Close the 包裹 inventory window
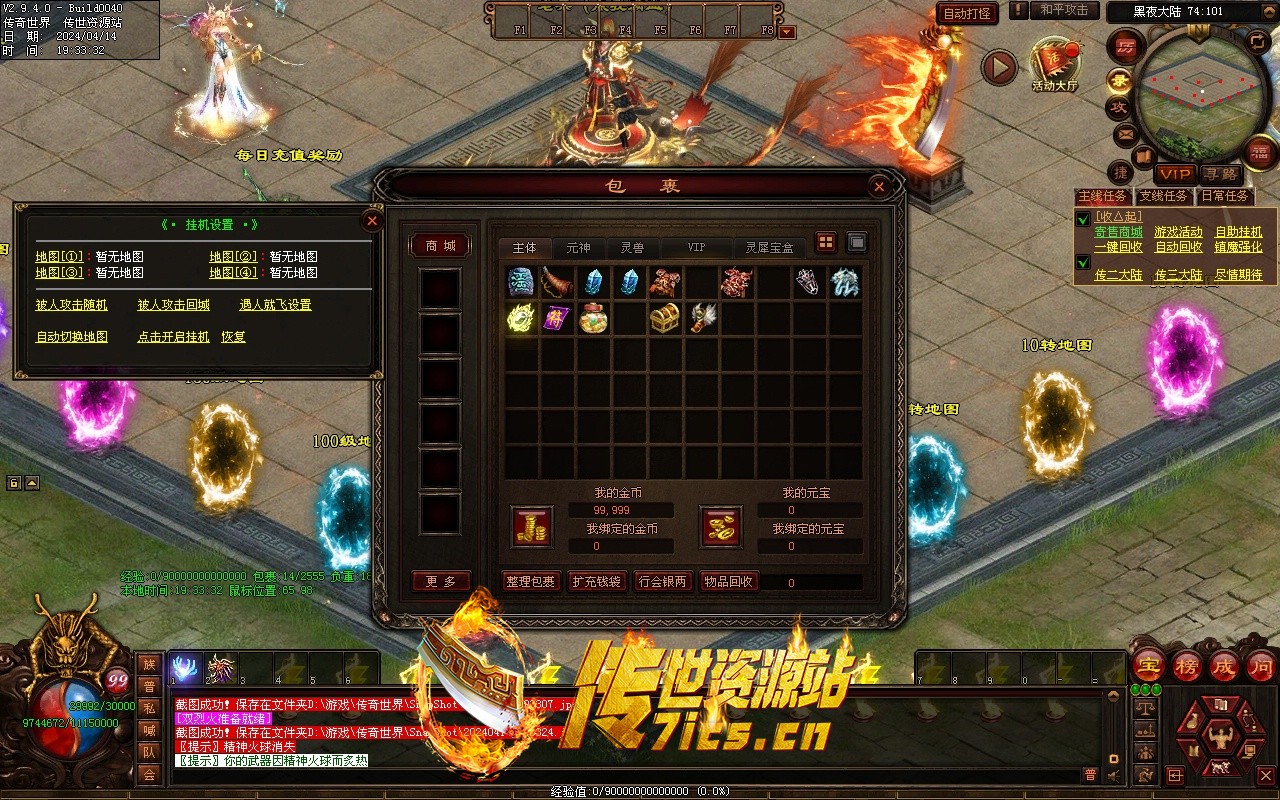The width and height of the screenshot is (1280, 800). pos(878,186)
